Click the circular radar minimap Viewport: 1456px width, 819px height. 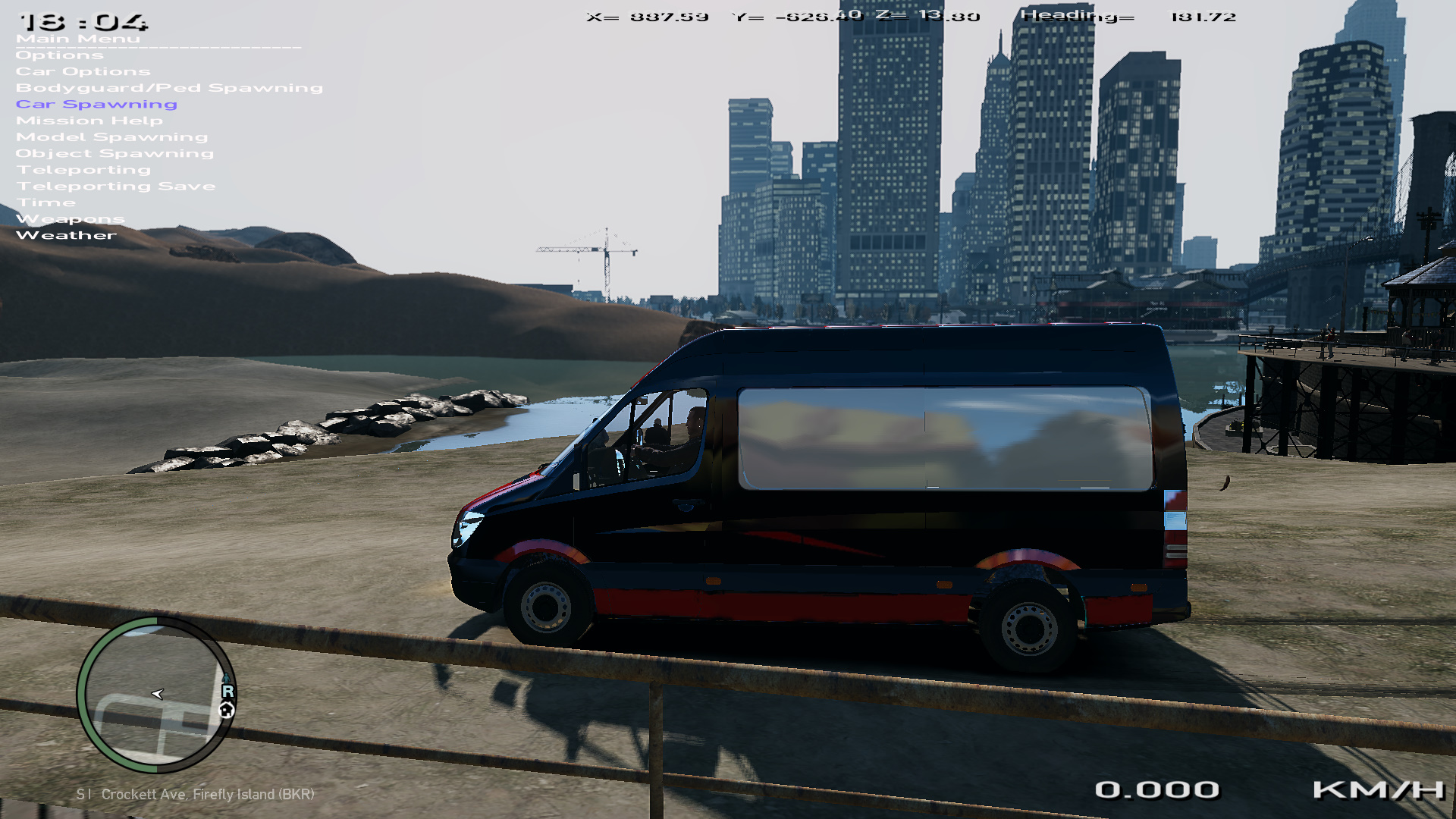(156, 695)
